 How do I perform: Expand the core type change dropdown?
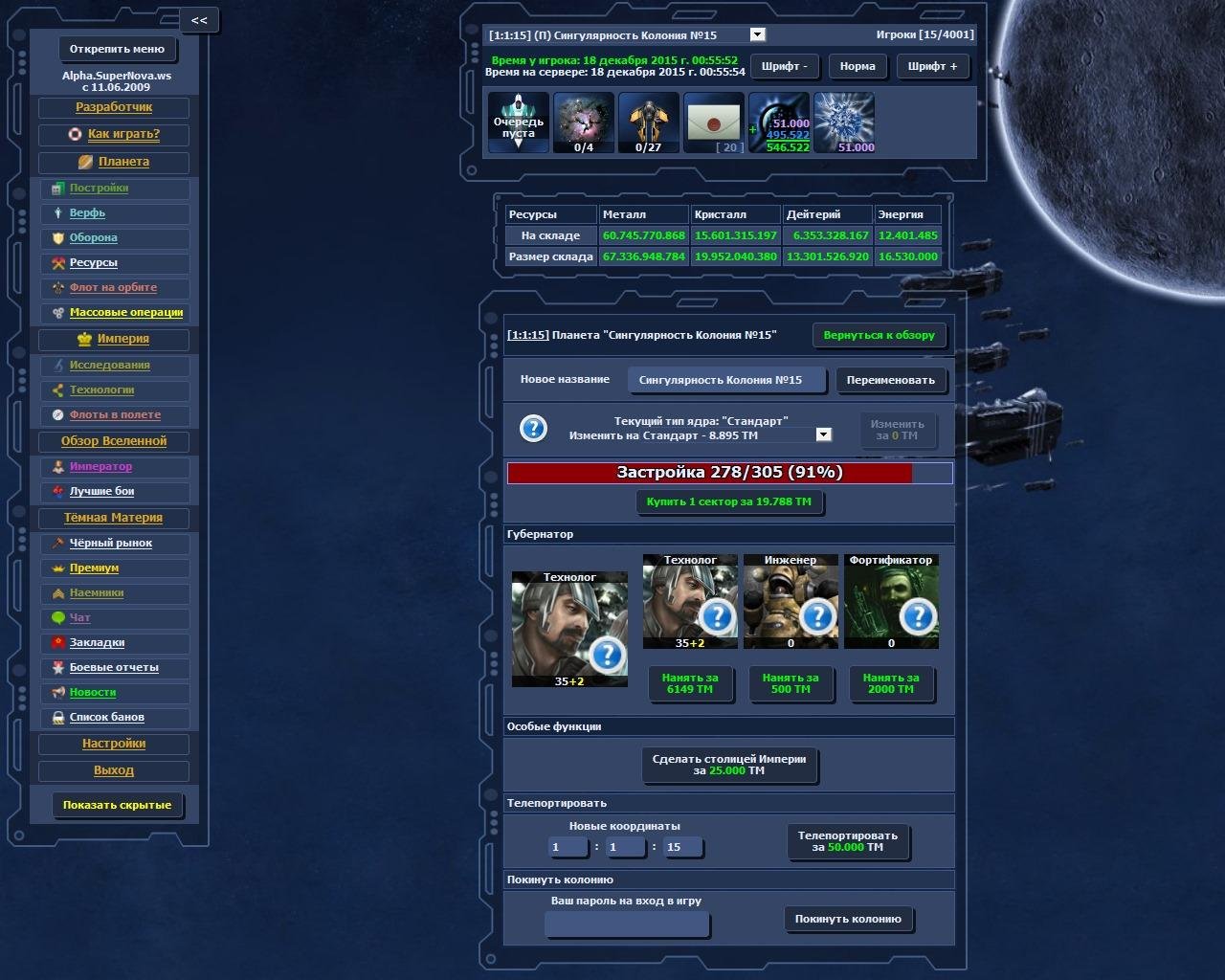pos(822,434)
